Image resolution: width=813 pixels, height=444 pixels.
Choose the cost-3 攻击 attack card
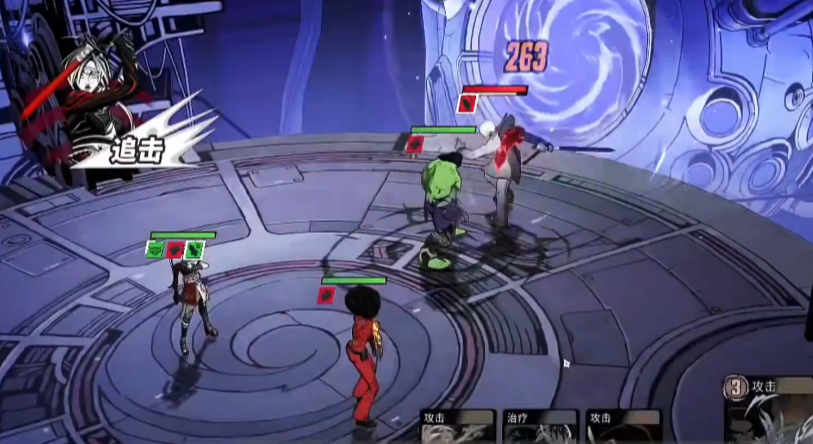(771, 412)
